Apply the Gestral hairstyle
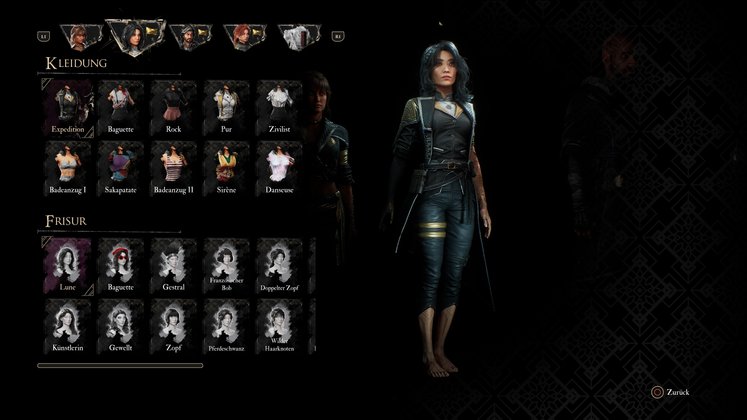 (174, 265)
